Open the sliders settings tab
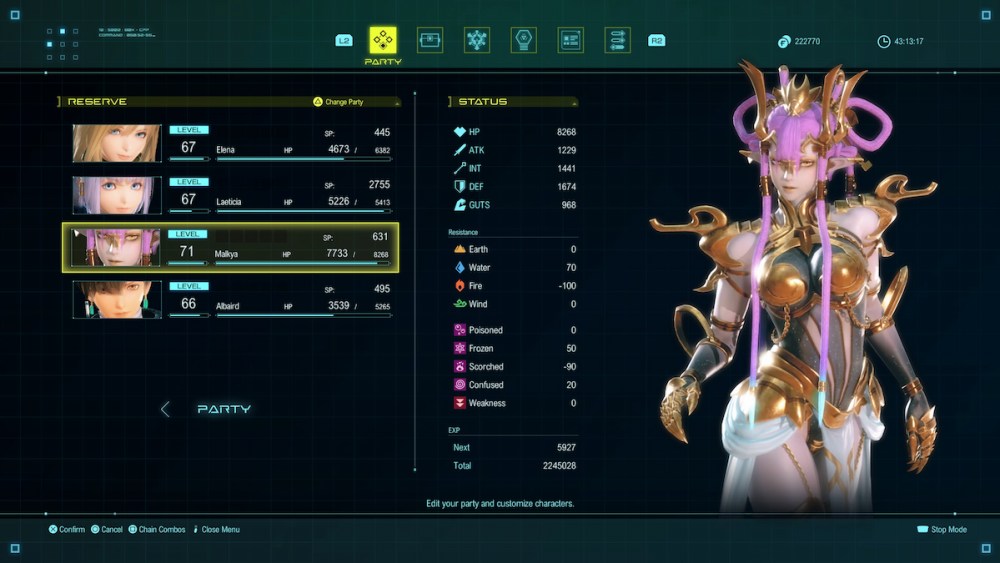Image resolution: width=1000 pixels, height=563 pixels. tap(617, 41)
